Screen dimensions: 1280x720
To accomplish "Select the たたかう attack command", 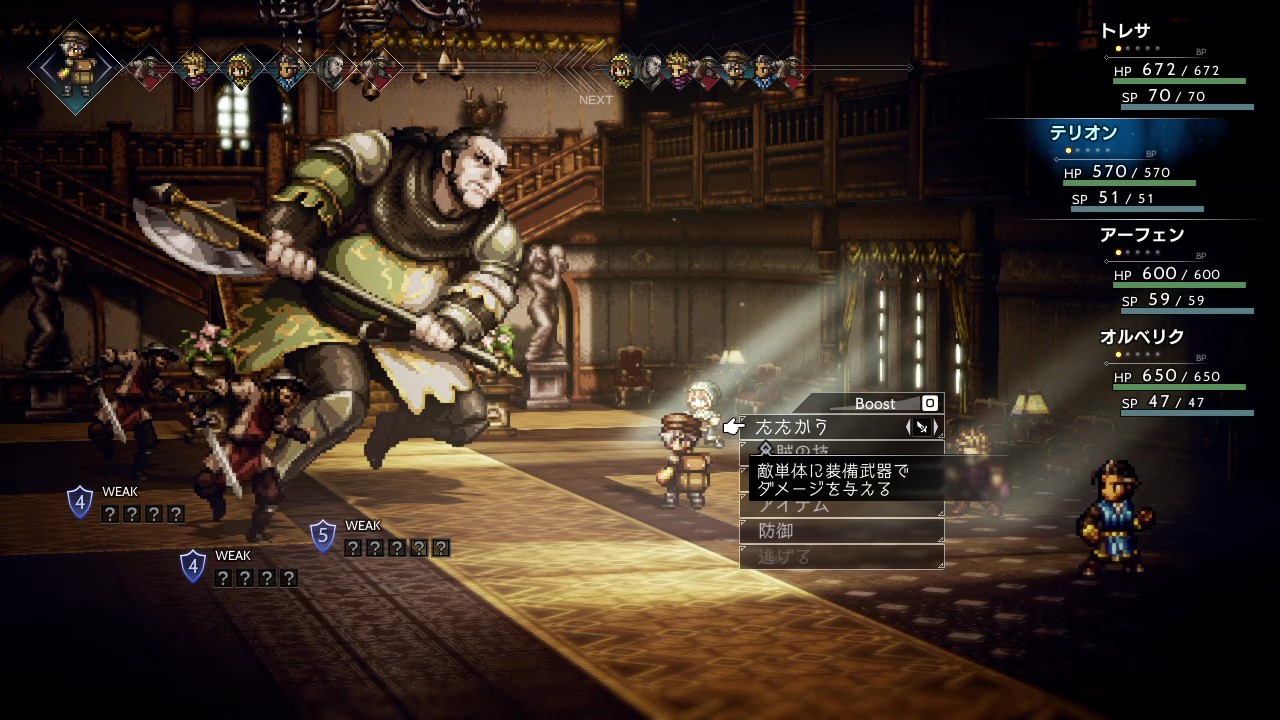I will [x=800, y=427].
